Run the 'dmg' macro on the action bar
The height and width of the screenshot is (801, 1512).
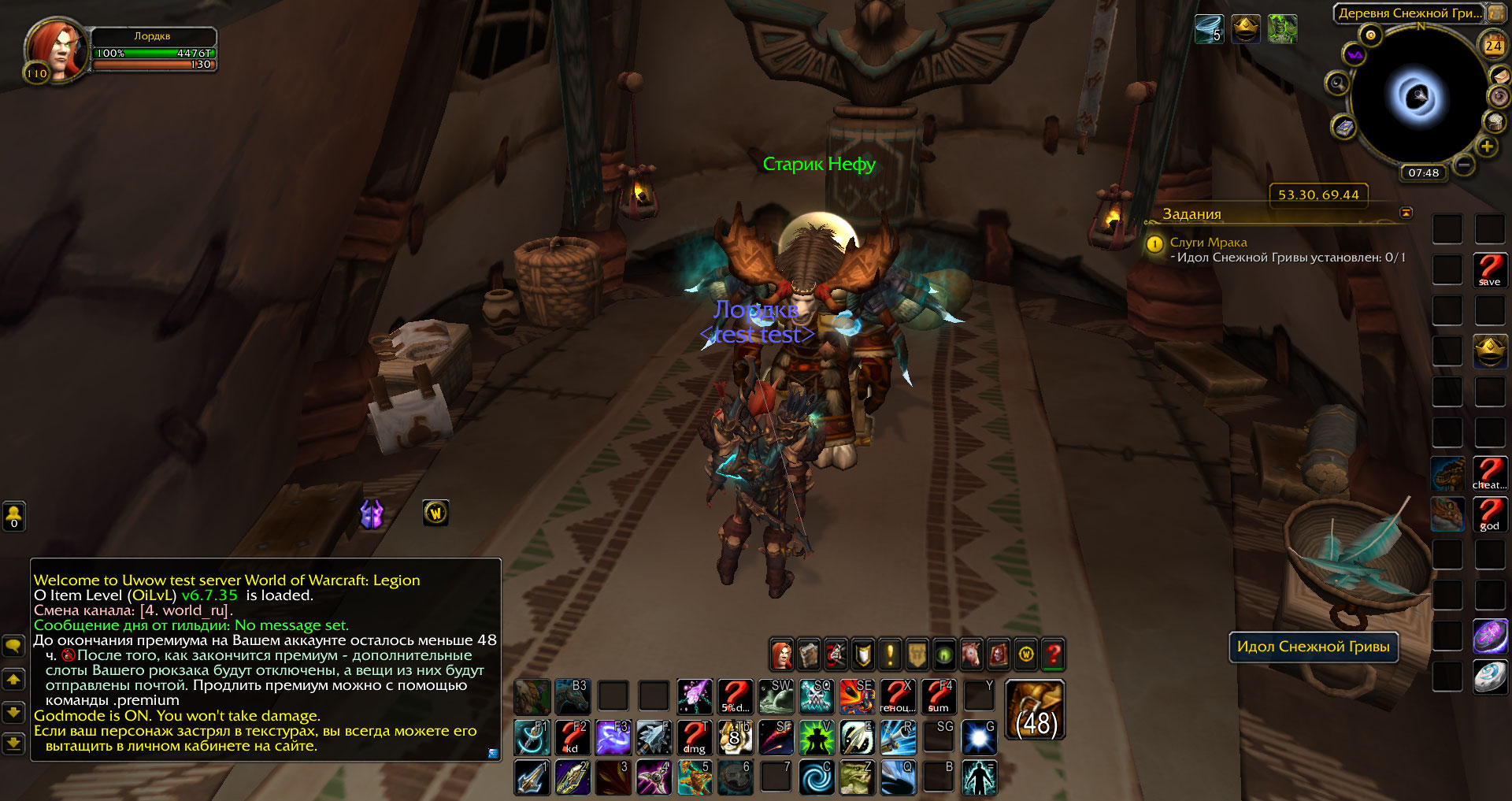click(x=695, y=738)
